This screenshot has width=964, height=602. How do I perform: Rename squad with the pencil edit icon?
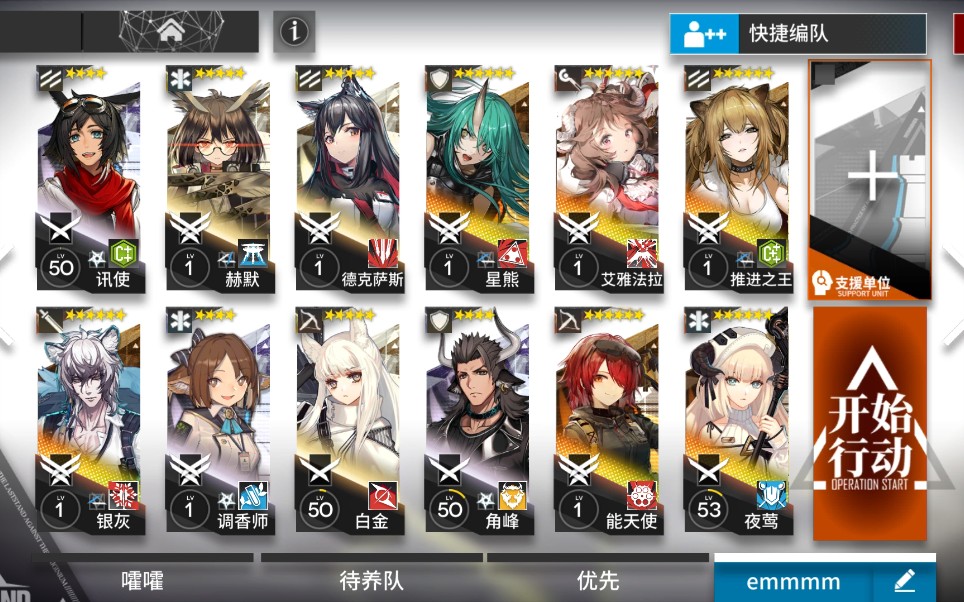pyautogui.click(x=904, y=580)
